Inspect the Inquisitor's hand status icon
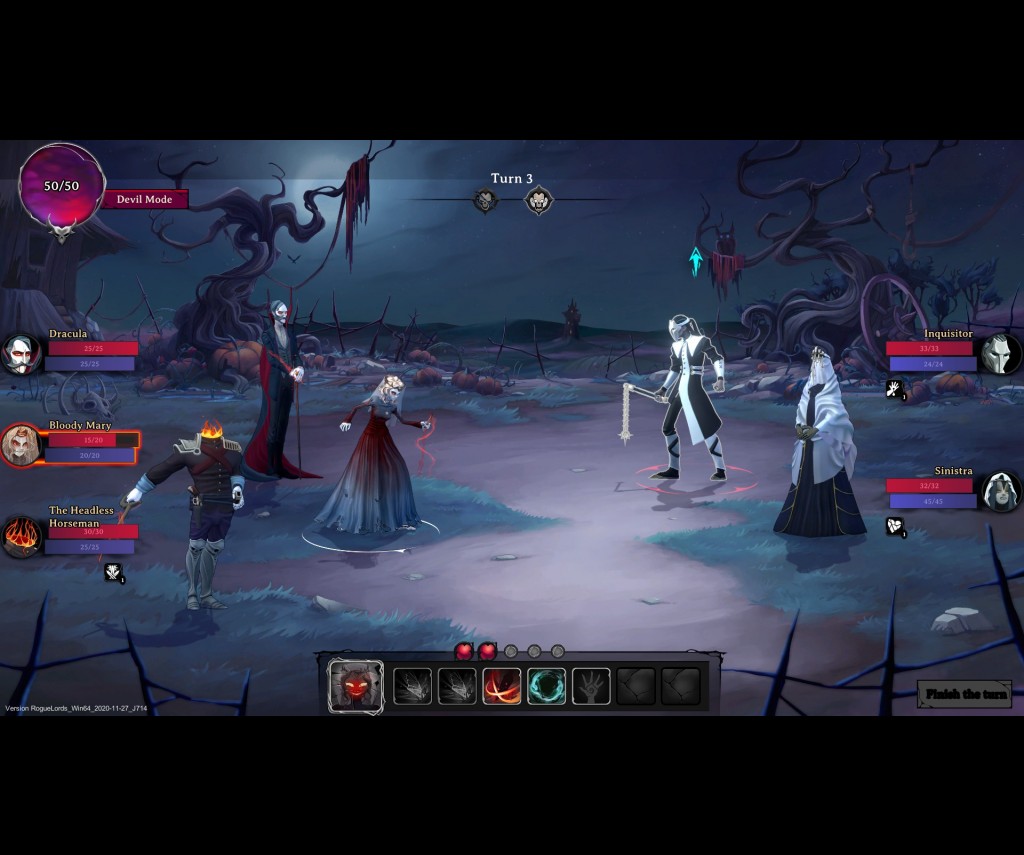The image size is (1024, 855). [x=895, y=389]
